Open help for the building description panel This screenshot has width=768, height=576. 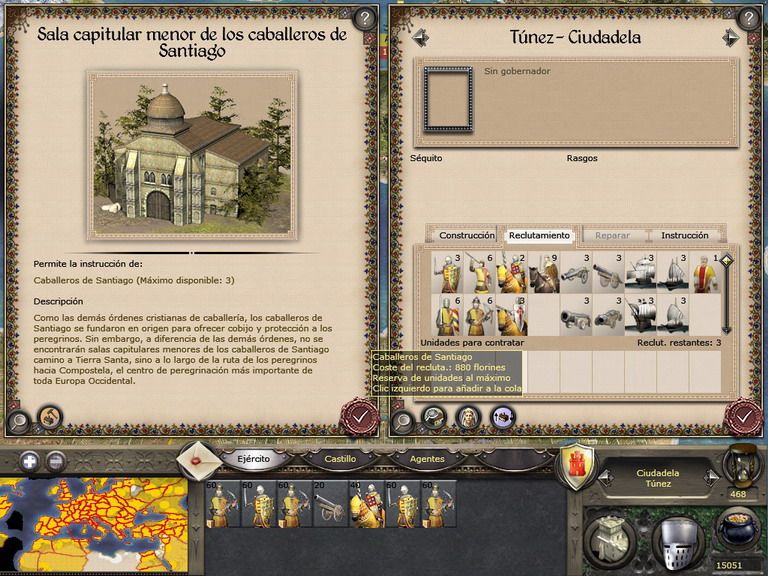pos(364,18)
